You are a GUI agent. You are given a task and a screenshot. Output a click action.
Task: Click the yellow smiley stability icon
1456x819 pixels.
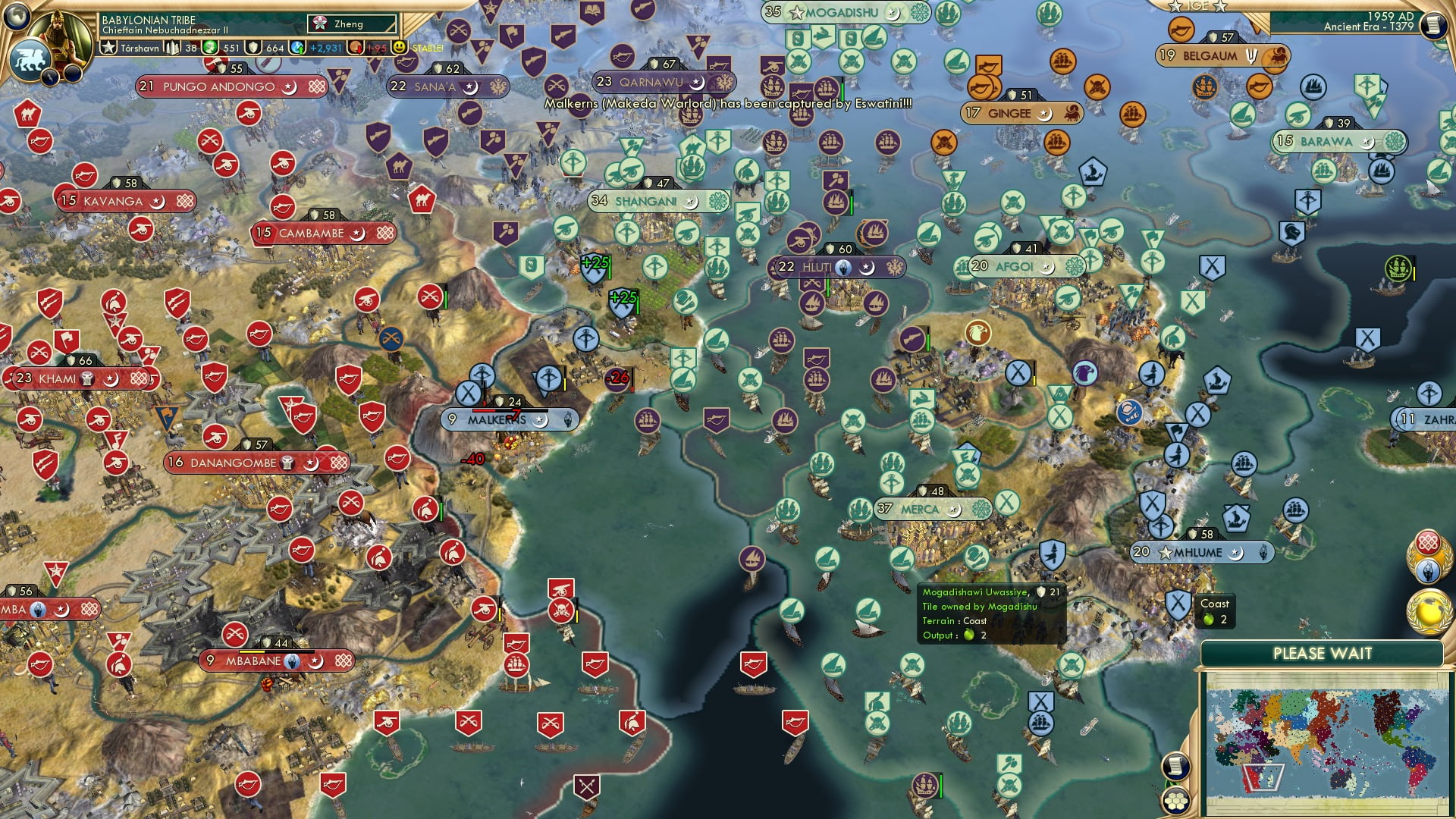tap(400, 48)
